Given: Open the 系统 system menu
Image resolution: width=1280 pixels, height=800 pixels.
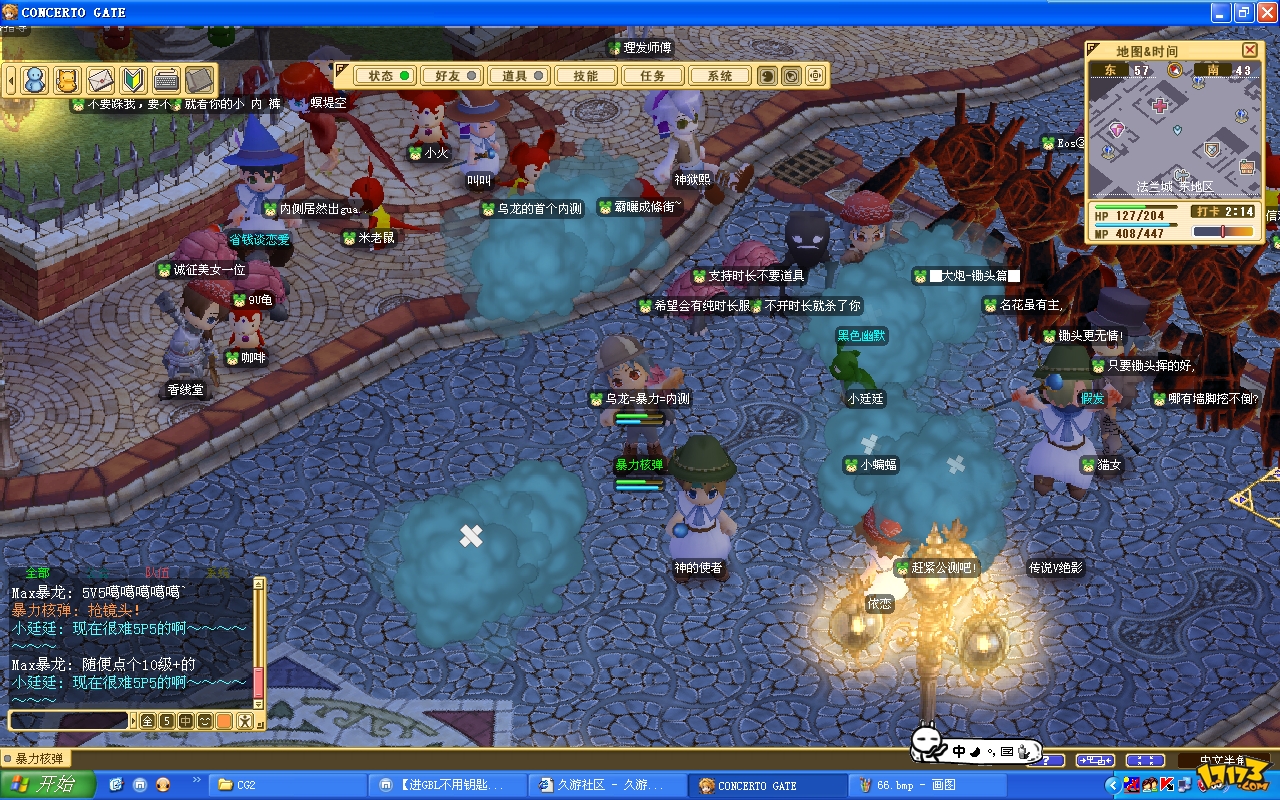Looking at the screenshot, I should tap(720, 76).
